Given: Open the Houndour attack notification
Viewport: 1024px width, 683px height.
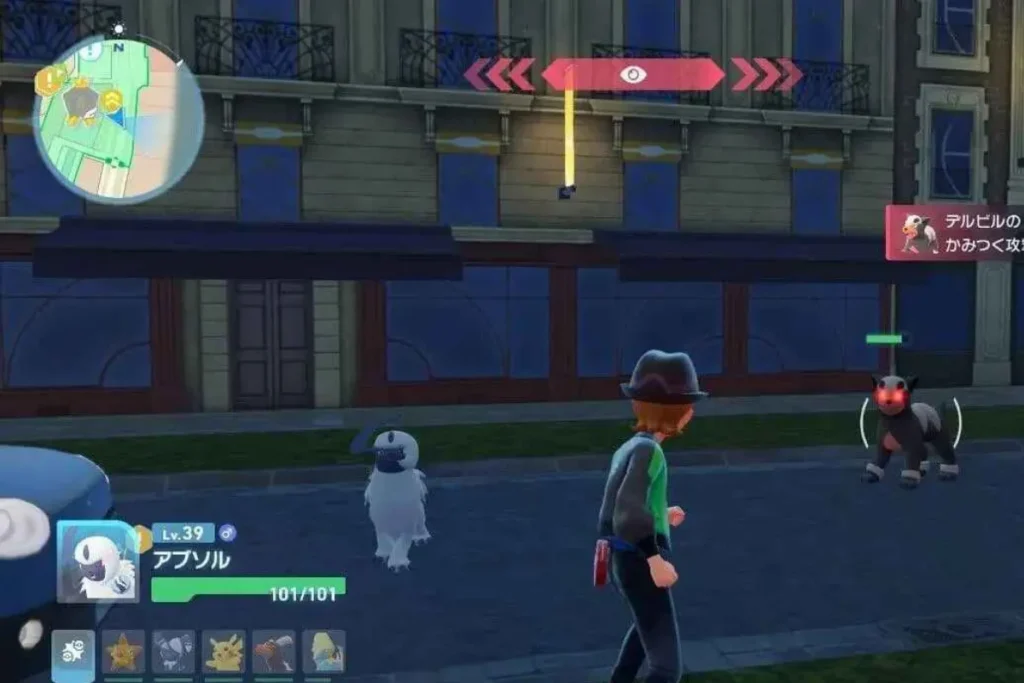Looking at the screenshot, I should click(x=955, y=233).
